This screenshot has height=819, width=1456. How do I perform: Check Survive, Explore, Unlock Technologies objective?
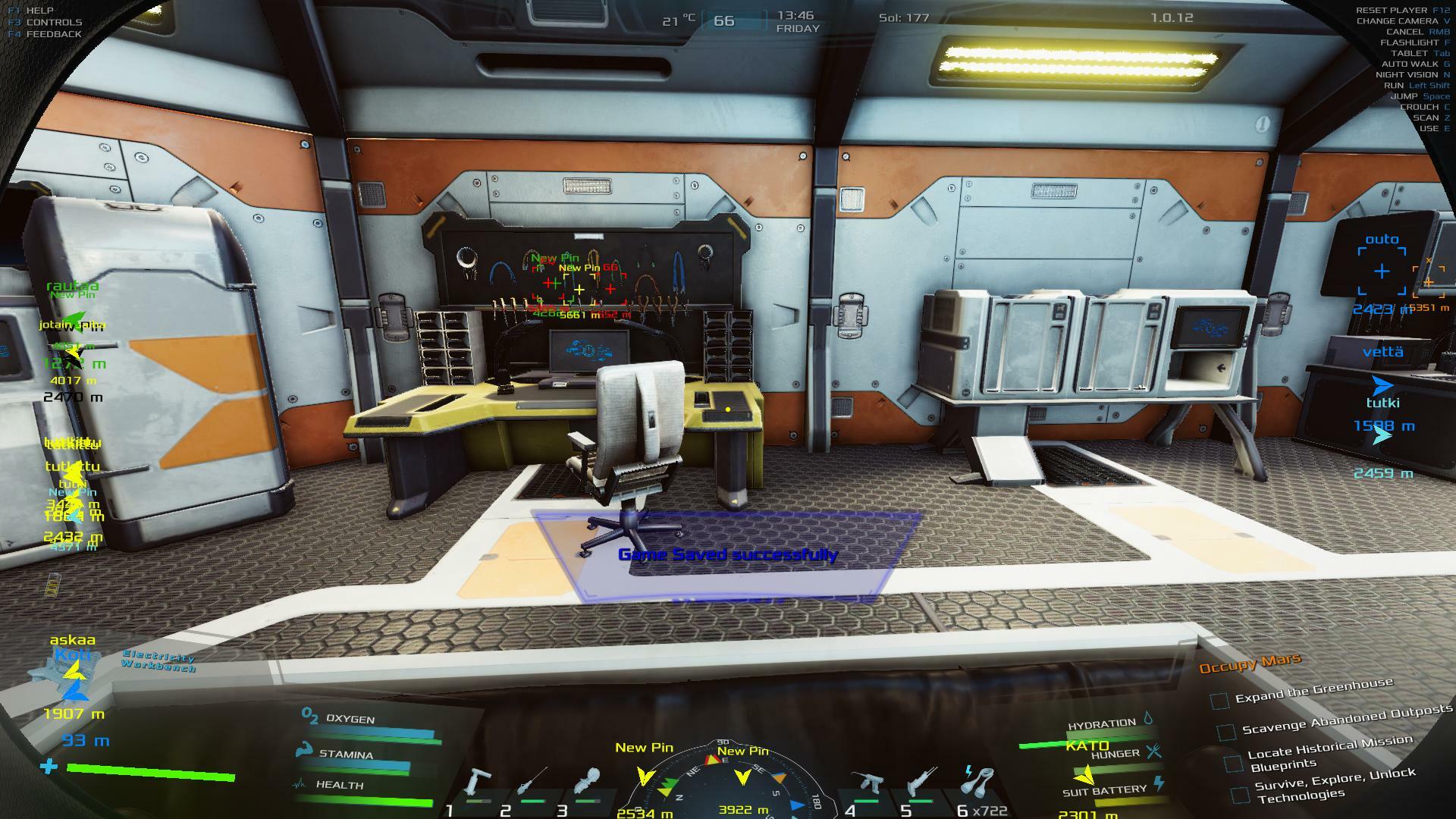1240,794
